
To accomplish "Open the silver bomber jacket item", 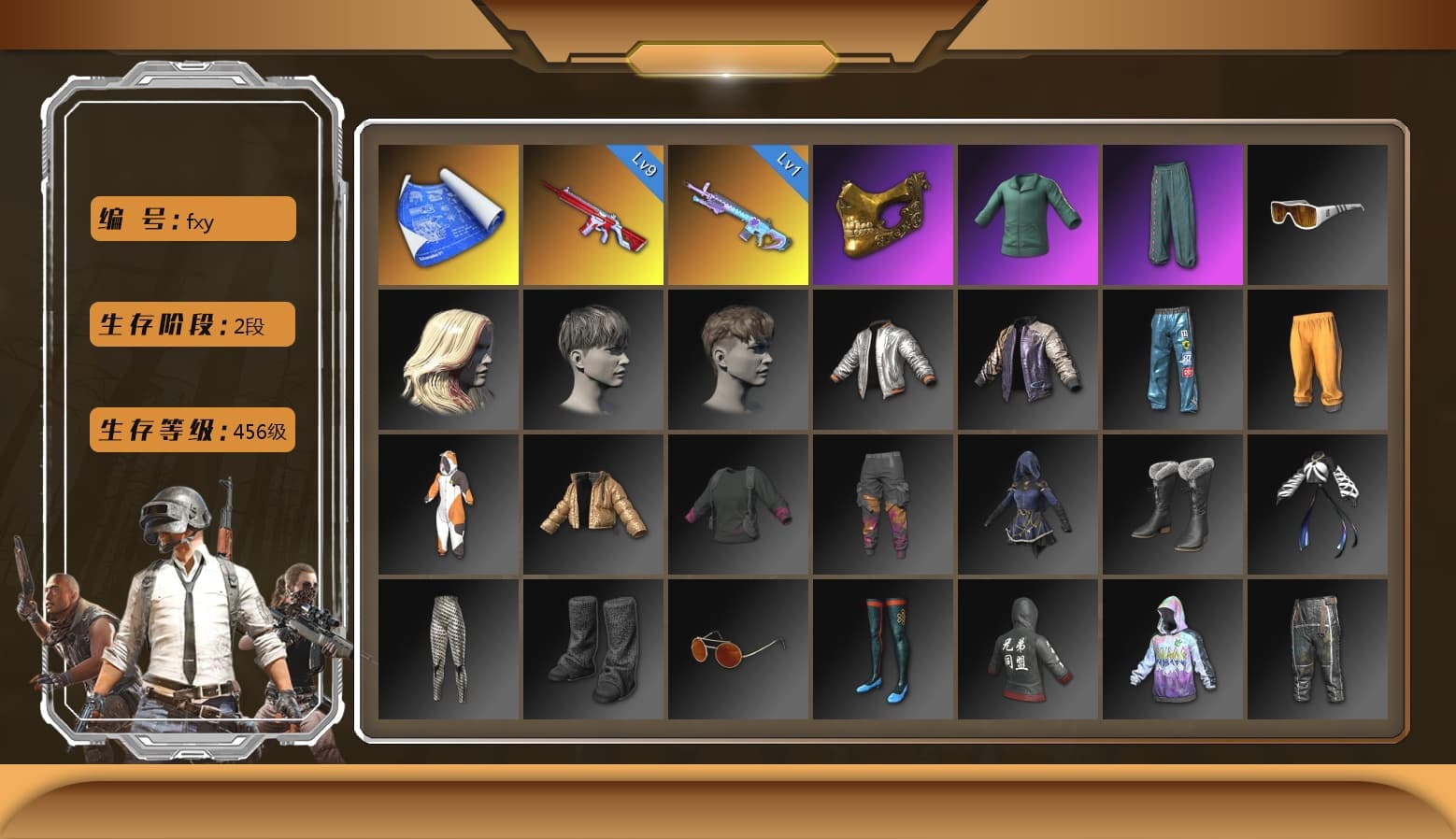I will [x=882, y=360].
